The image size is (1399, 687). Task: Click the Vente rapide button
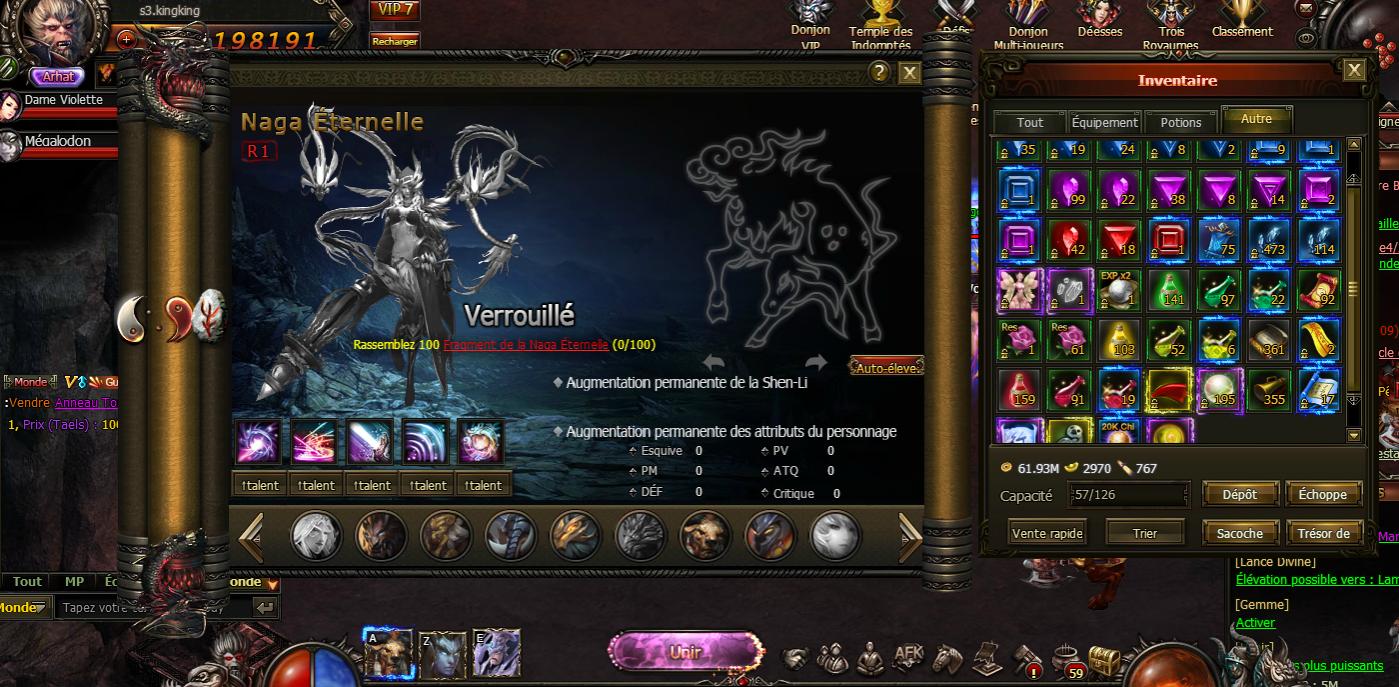pyautogui.click(x=1047, y=533)
